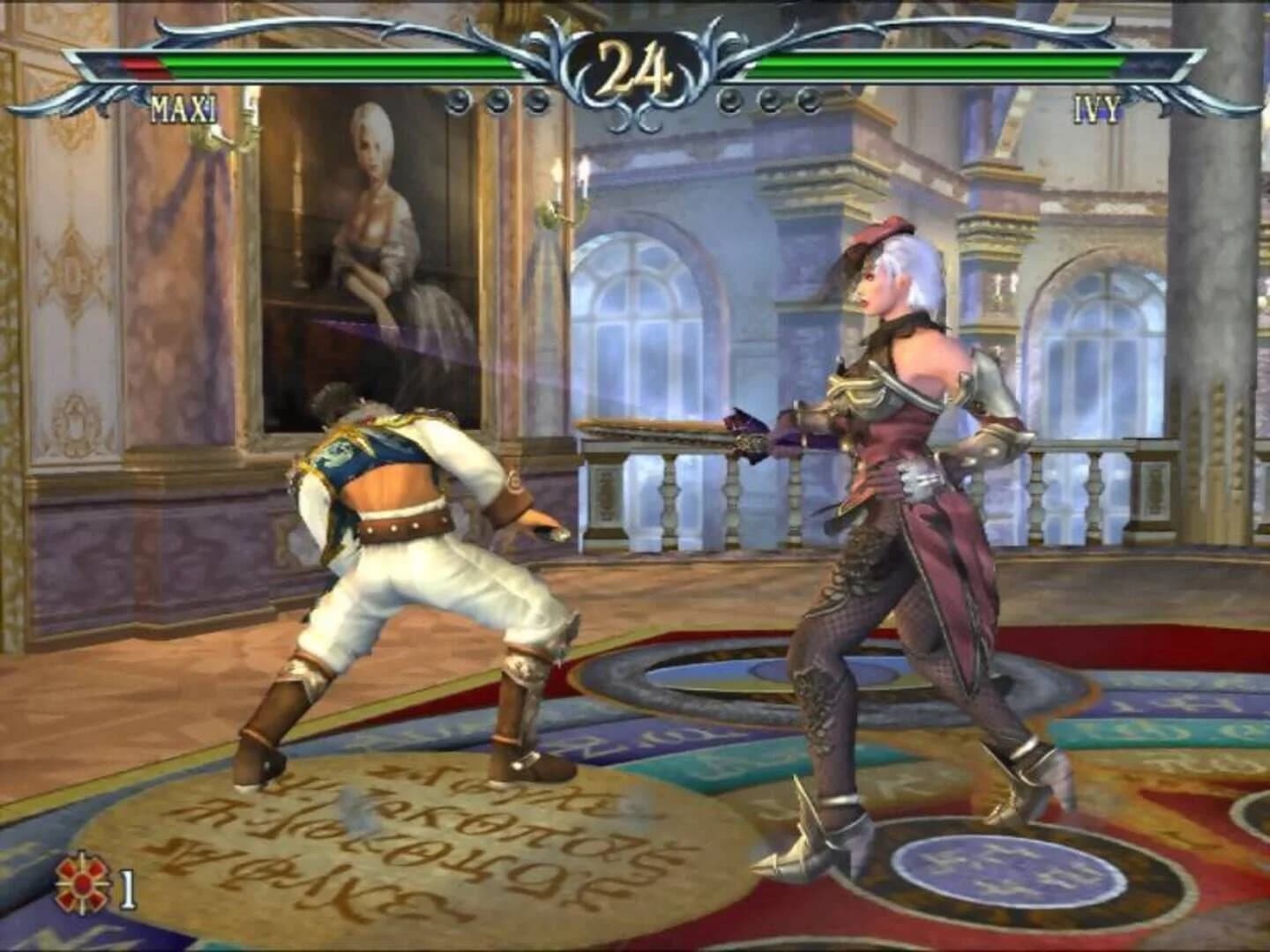Click the character Ivy holding the sword
Viewport: 1270px width, 952px height.
[x=891, y=529]
